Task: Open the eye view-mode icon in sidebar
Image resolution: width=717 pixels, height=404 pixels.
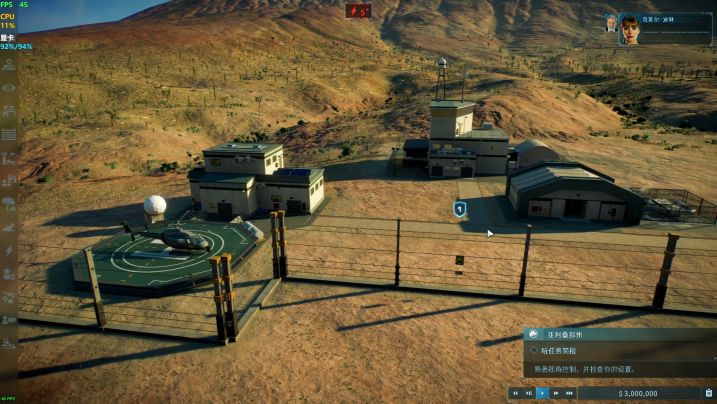Action: pos(9,88)
